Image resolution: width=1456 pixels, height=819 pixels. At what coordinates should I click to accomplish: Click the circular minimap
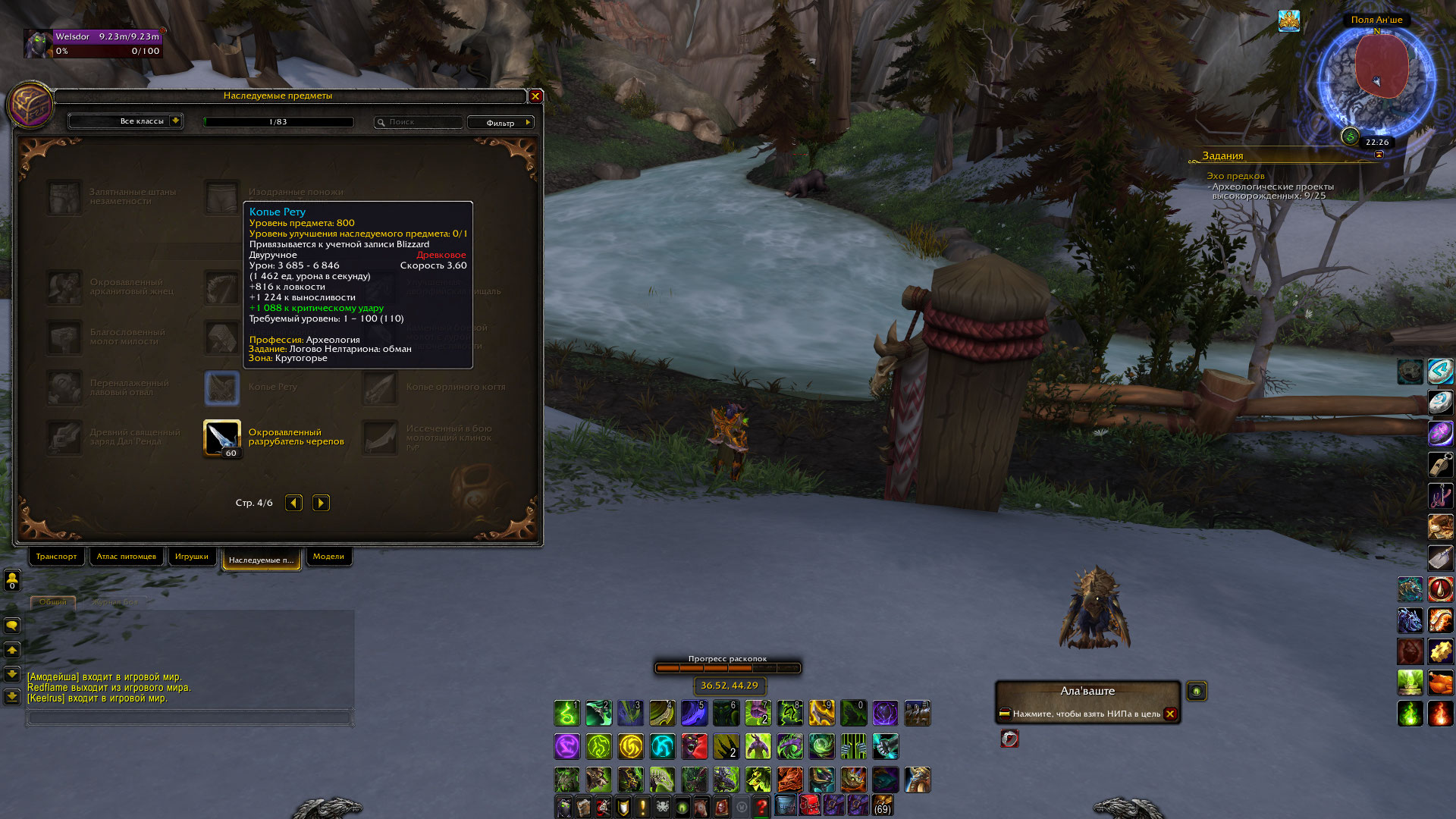pos(1376,80)
